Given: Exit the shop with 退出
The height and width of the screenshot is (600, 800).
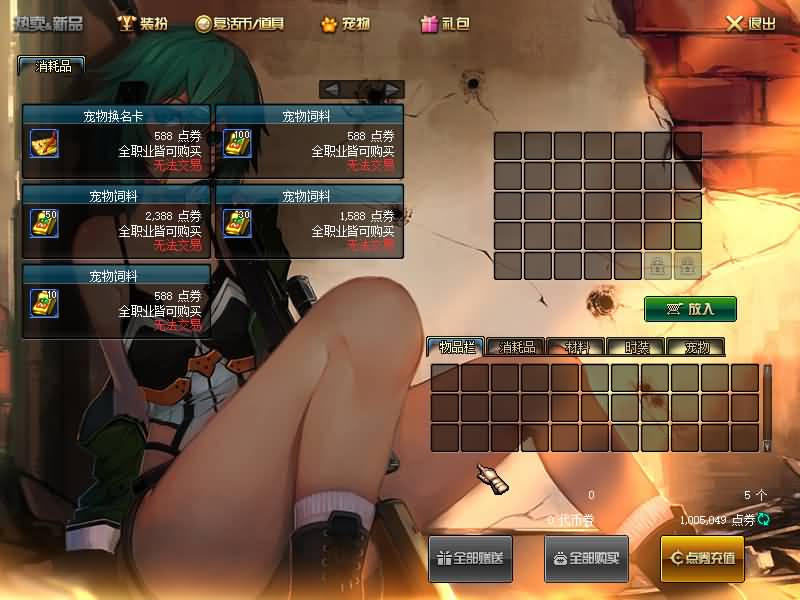Looking at the screenshot, I should coord(750,23).
